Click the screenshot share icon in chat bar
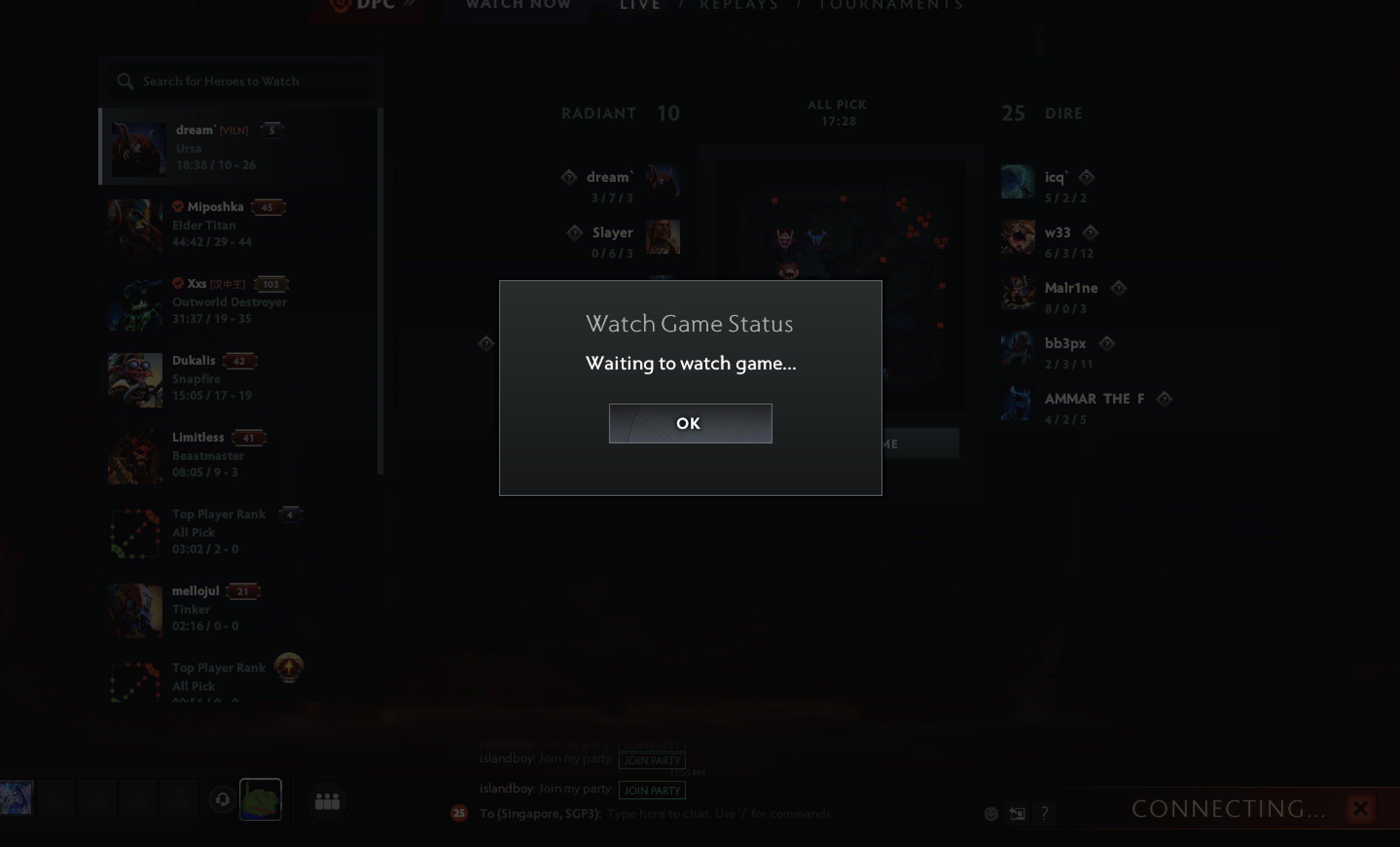Screen dimensions: 1400x847 pyautogui.click(x=1017, y=813)
